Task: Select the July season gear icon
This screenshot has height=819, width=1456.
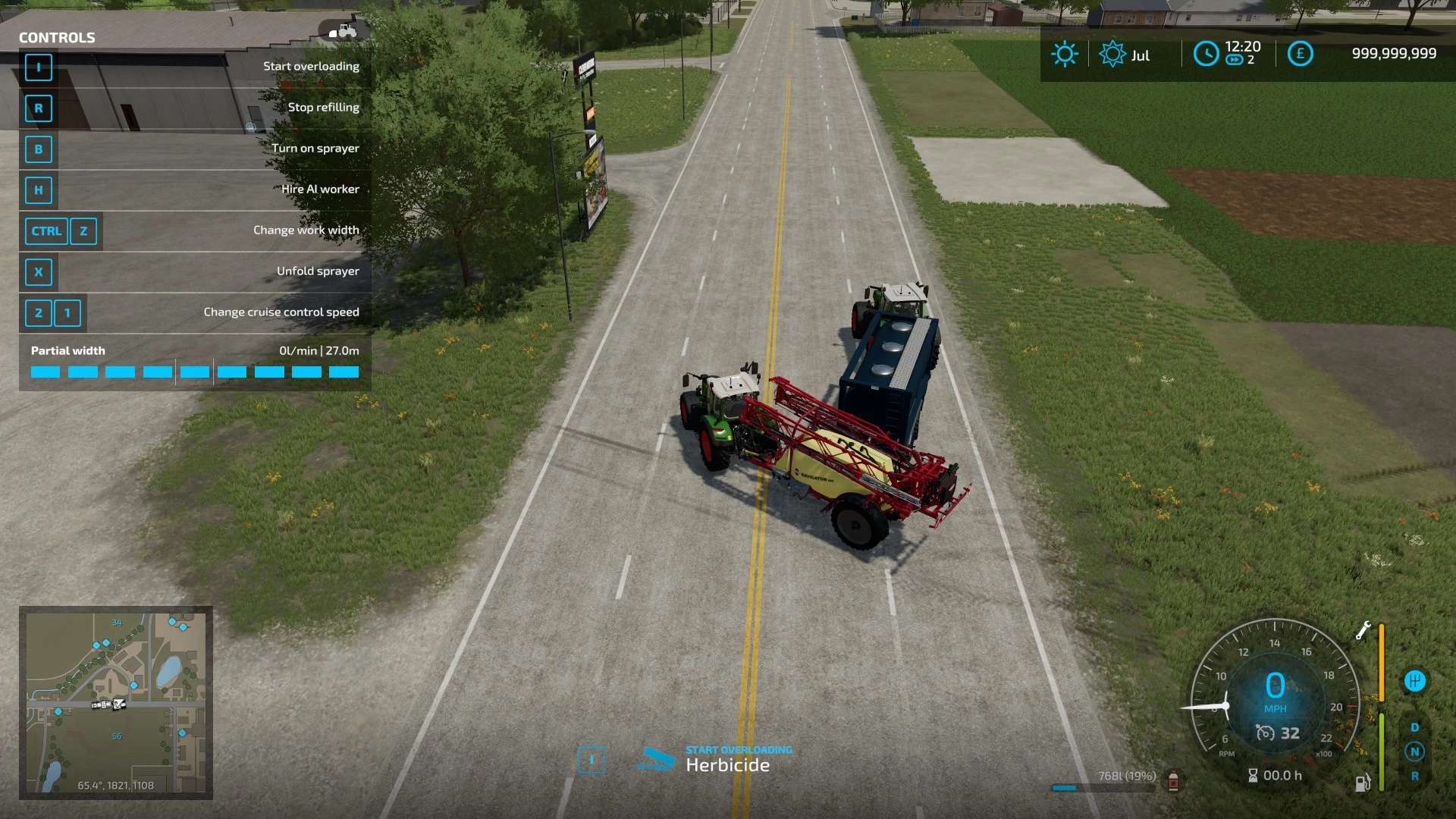Action: tap(1112, 54)
